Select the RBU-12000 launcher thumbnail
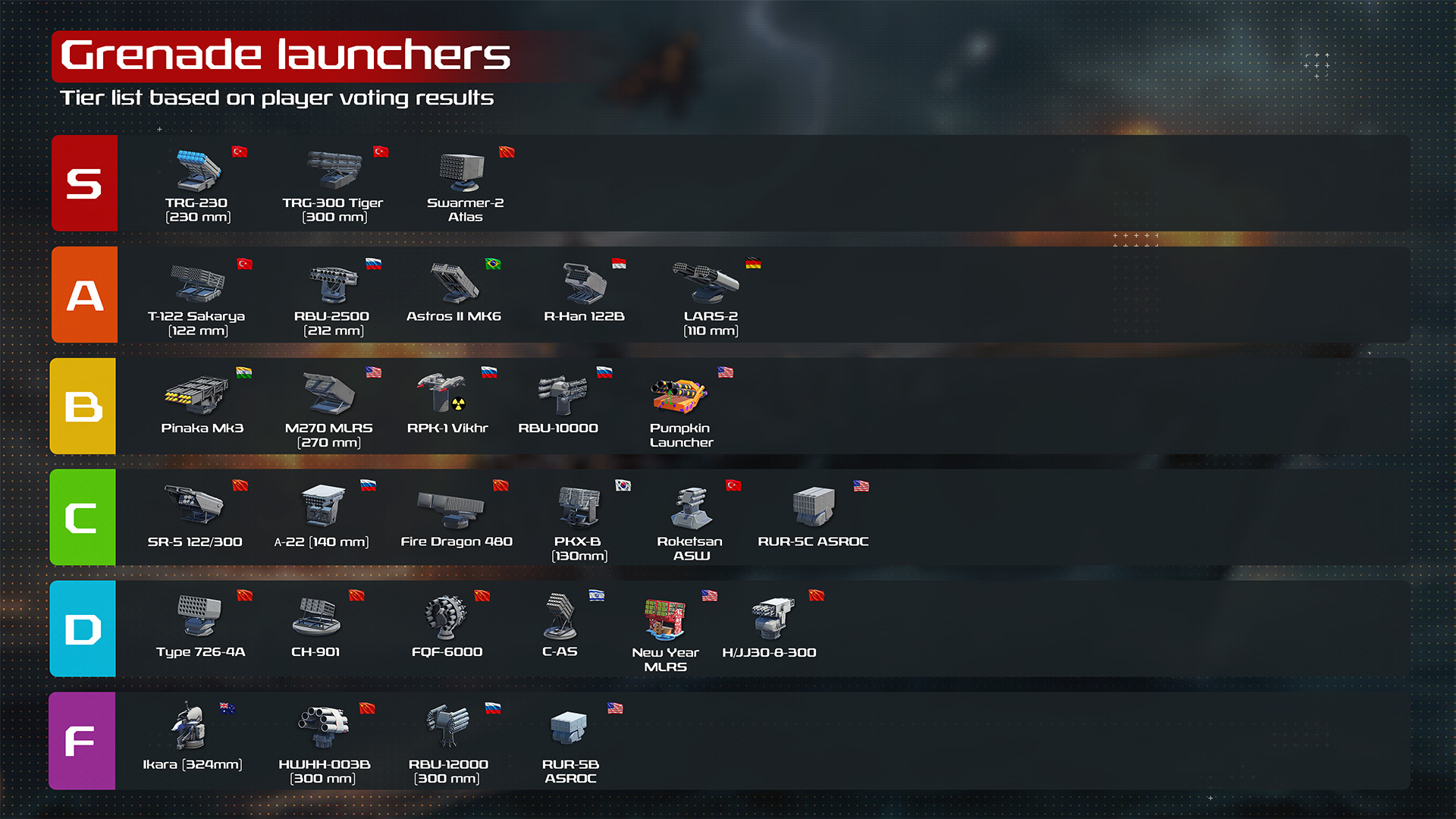Image resolution: width=1456 pixels, height=819 pixels. coord(447,726)
